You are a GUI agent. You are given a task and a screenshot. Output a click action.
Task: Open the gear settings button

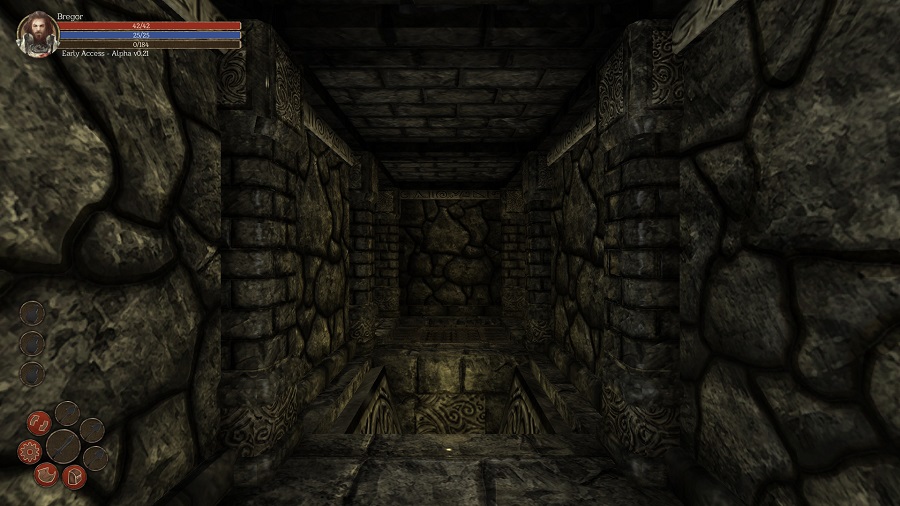(29, 451)
